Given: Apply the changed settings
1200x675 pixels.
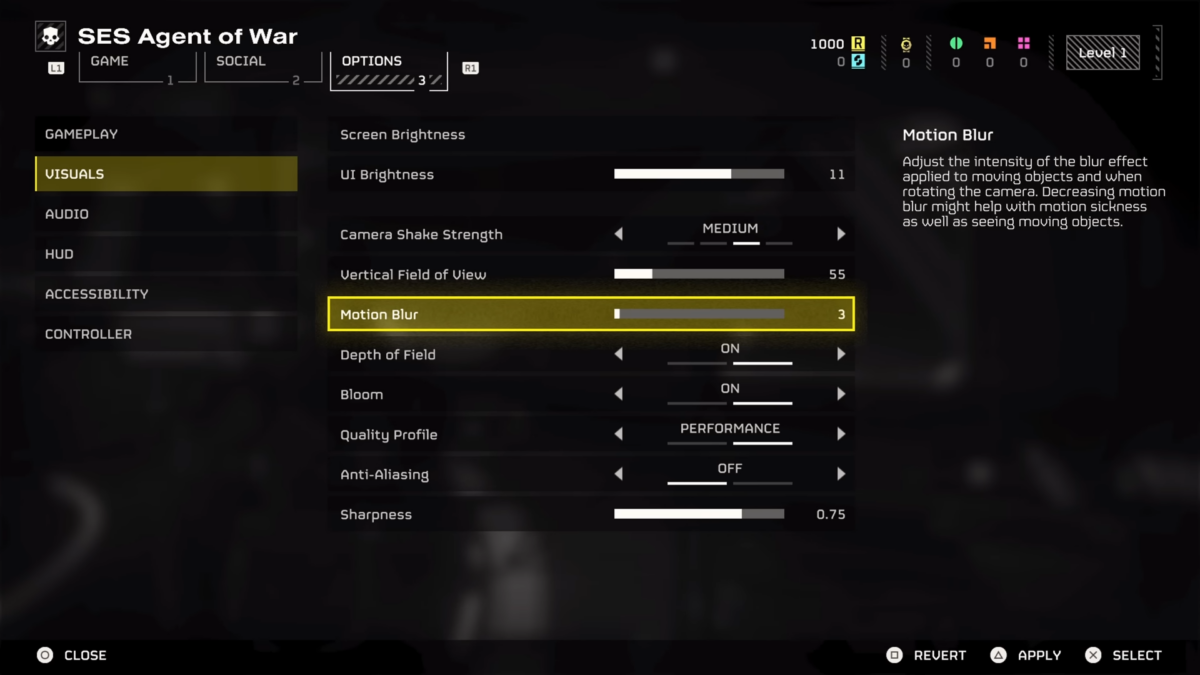Looking at the screenshot, I should point(1025,655).
